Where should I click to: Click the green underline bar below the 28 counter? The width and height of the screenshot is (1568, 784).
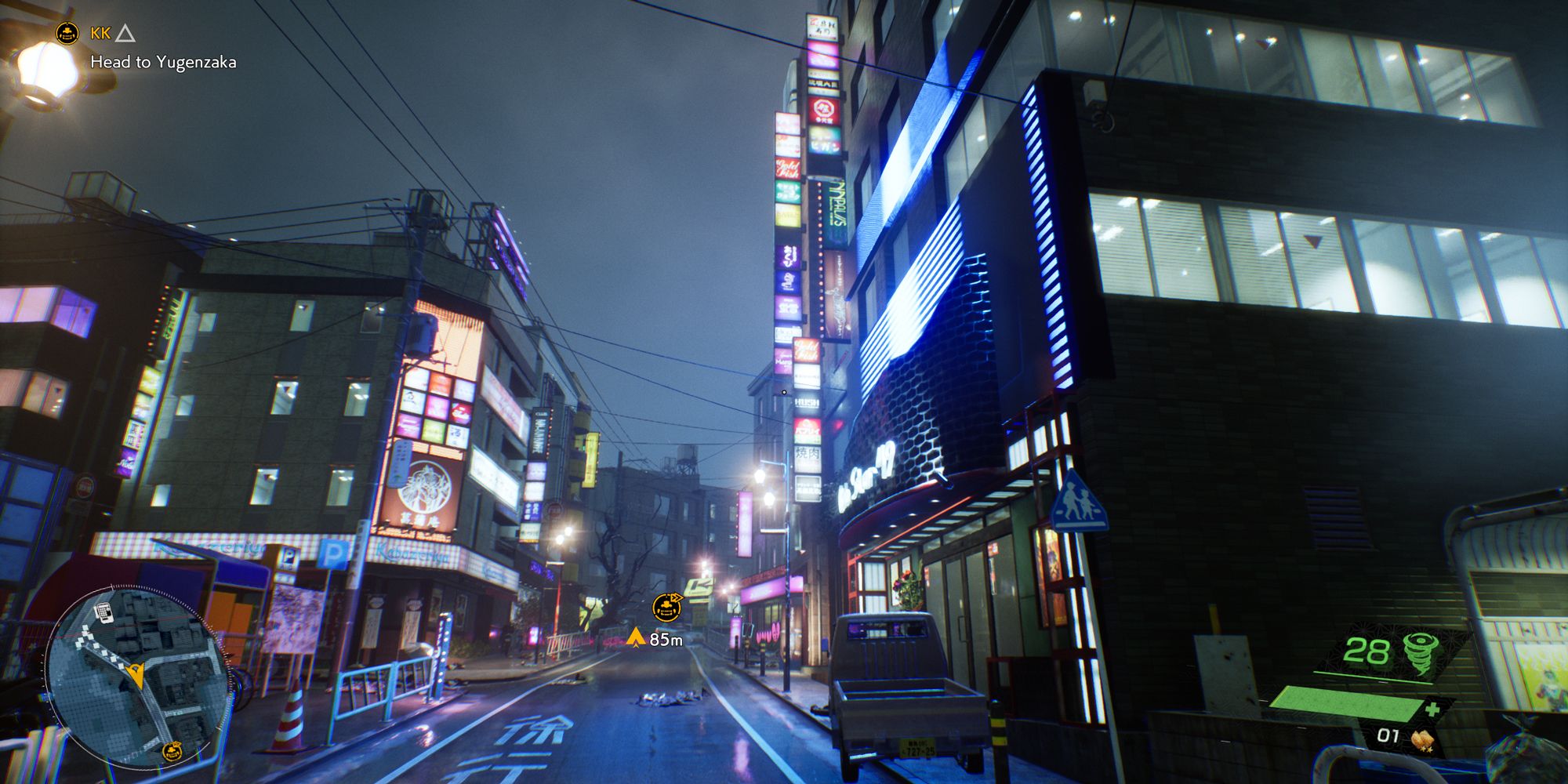coord(1374,677)
